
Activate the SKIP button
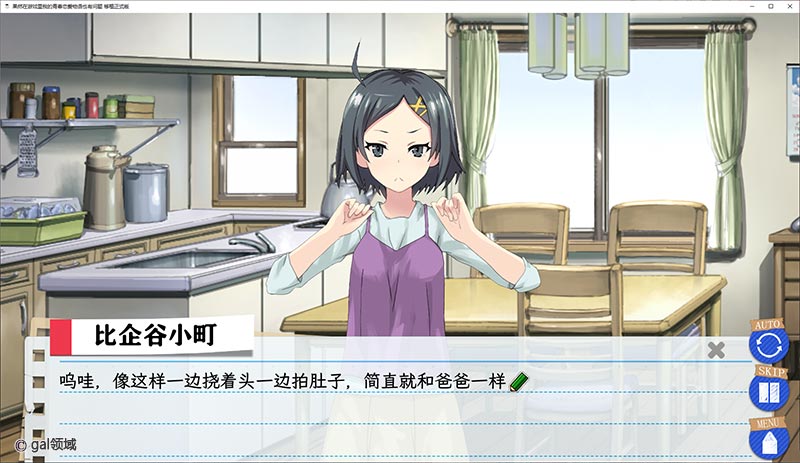[x=769, y=391]
